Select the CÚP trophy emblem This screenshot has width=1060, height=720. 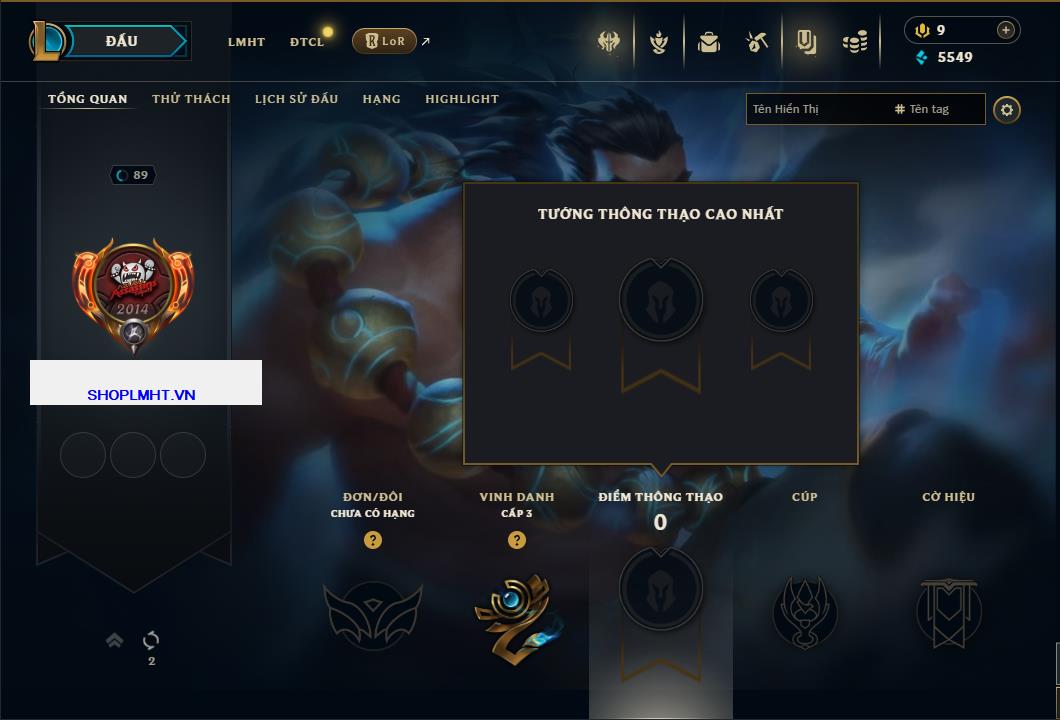(x=805, y=612)
